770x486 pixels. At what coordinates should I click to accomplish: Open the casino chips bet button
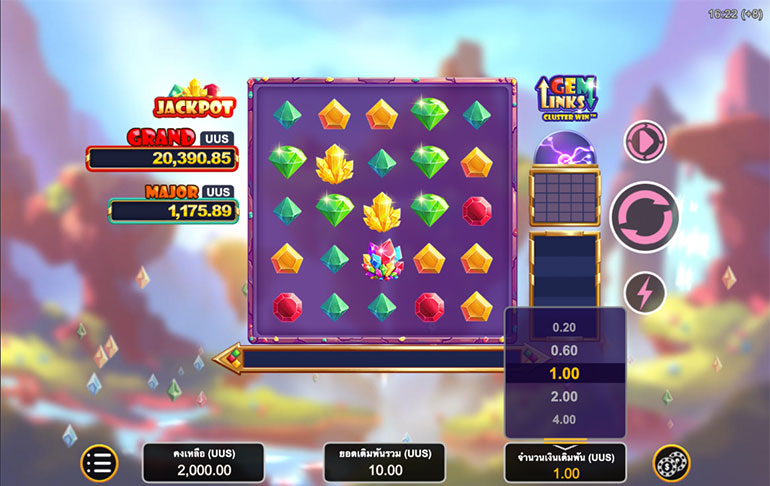(671, 462)
